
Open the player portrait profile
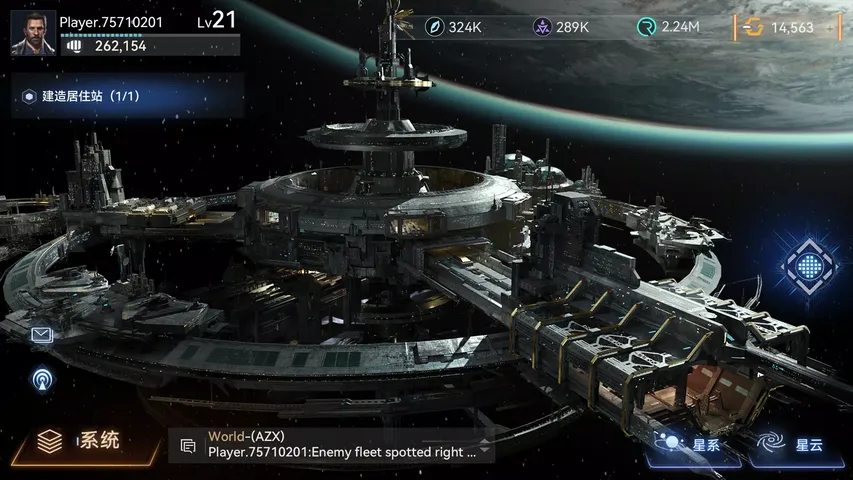[x=33, y=33]
